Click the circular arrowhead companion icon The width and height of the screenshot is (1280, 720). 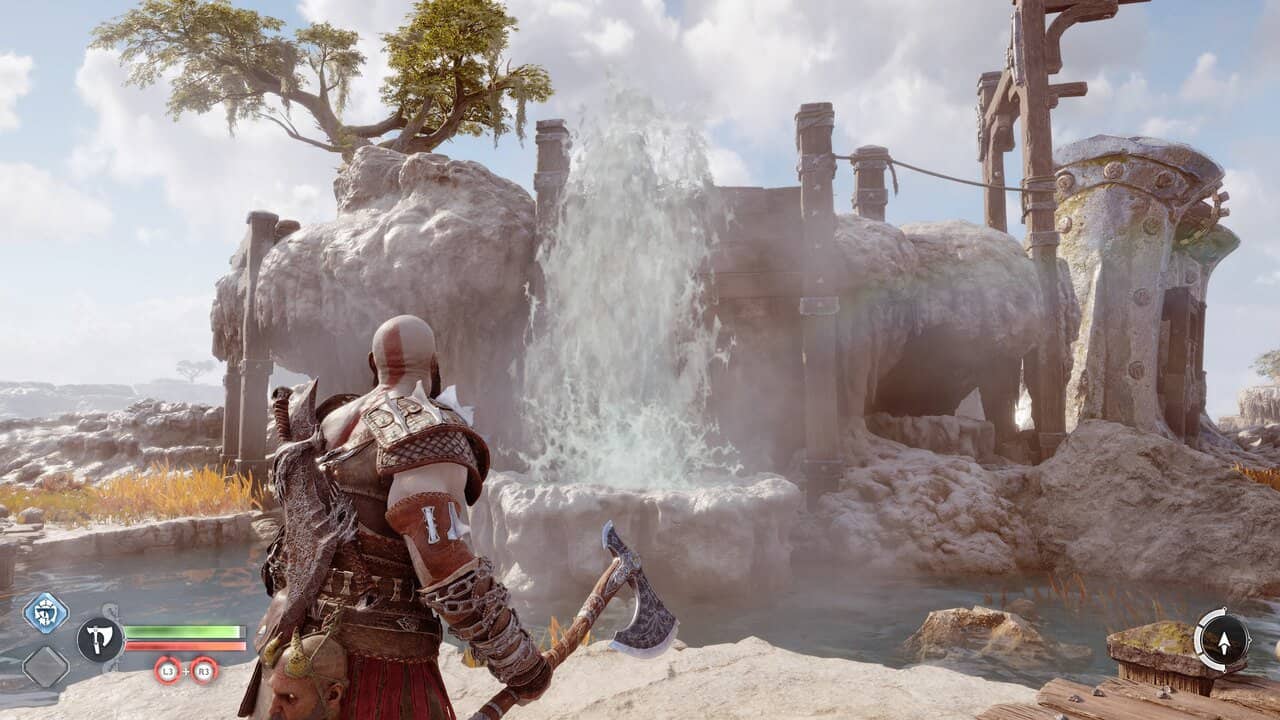tap(1222, 640)
